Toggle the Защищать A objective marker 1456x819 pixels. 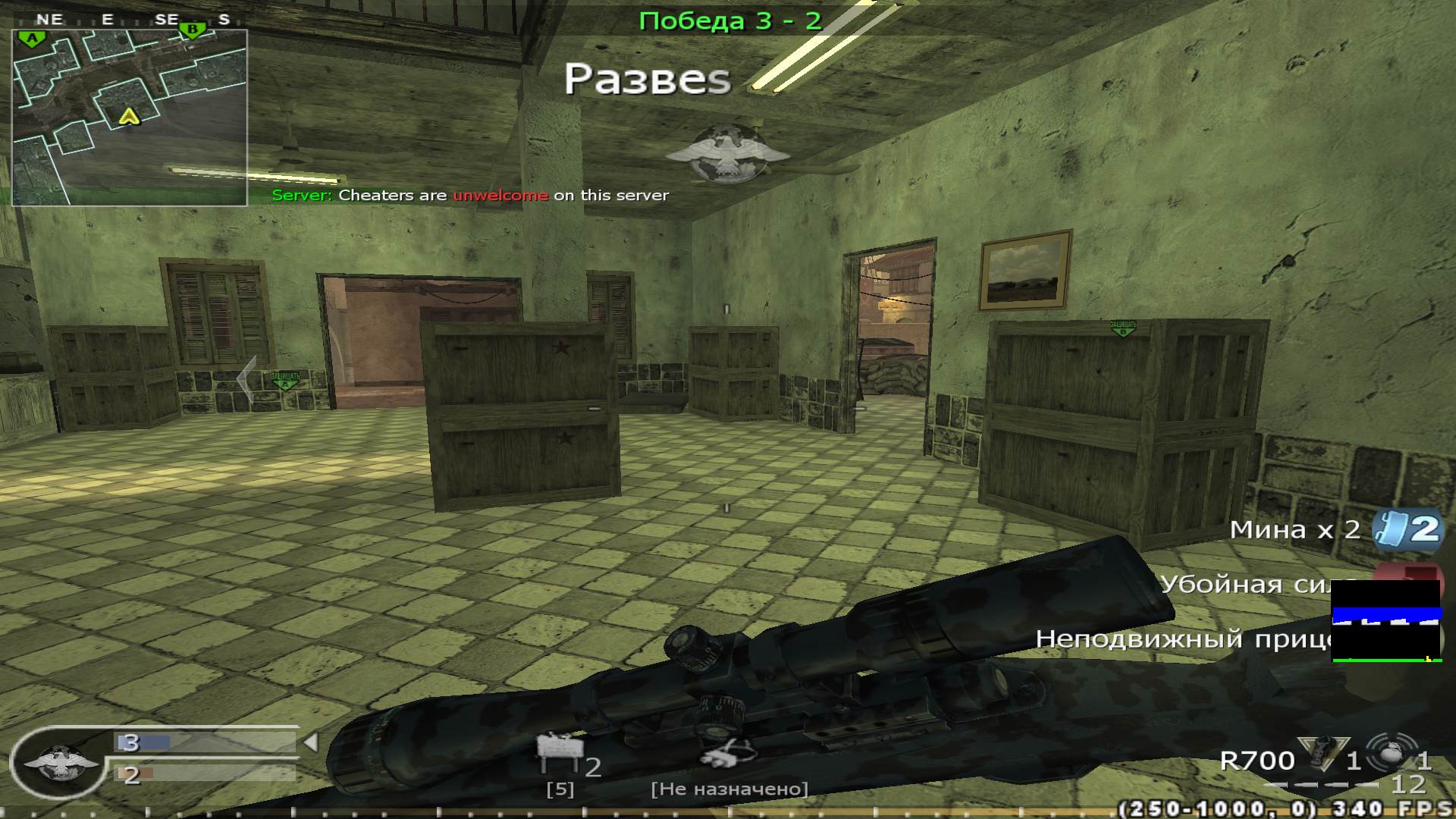(284, 379)
